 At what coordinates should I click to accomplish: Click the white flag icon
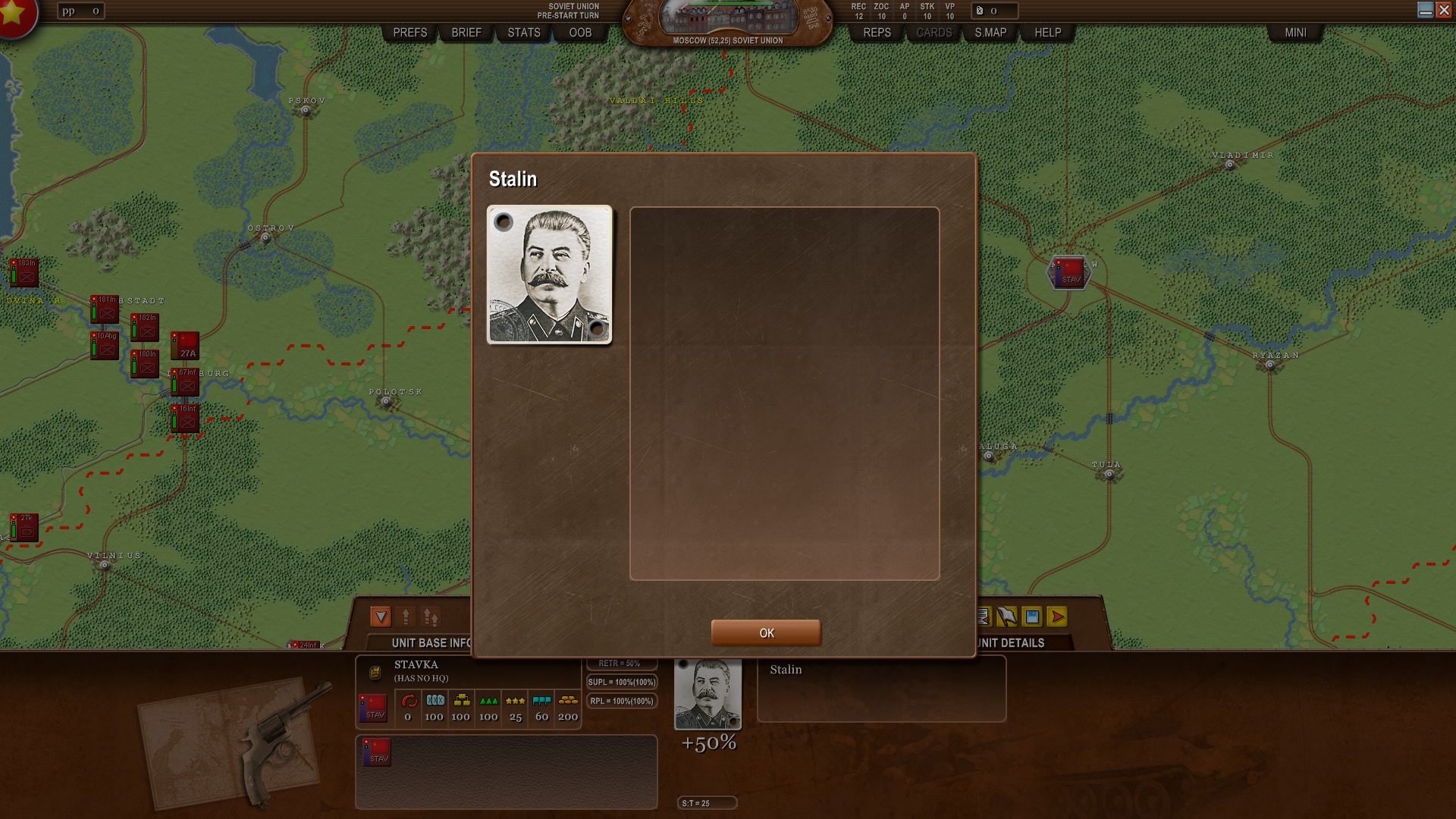(1007, 617)
